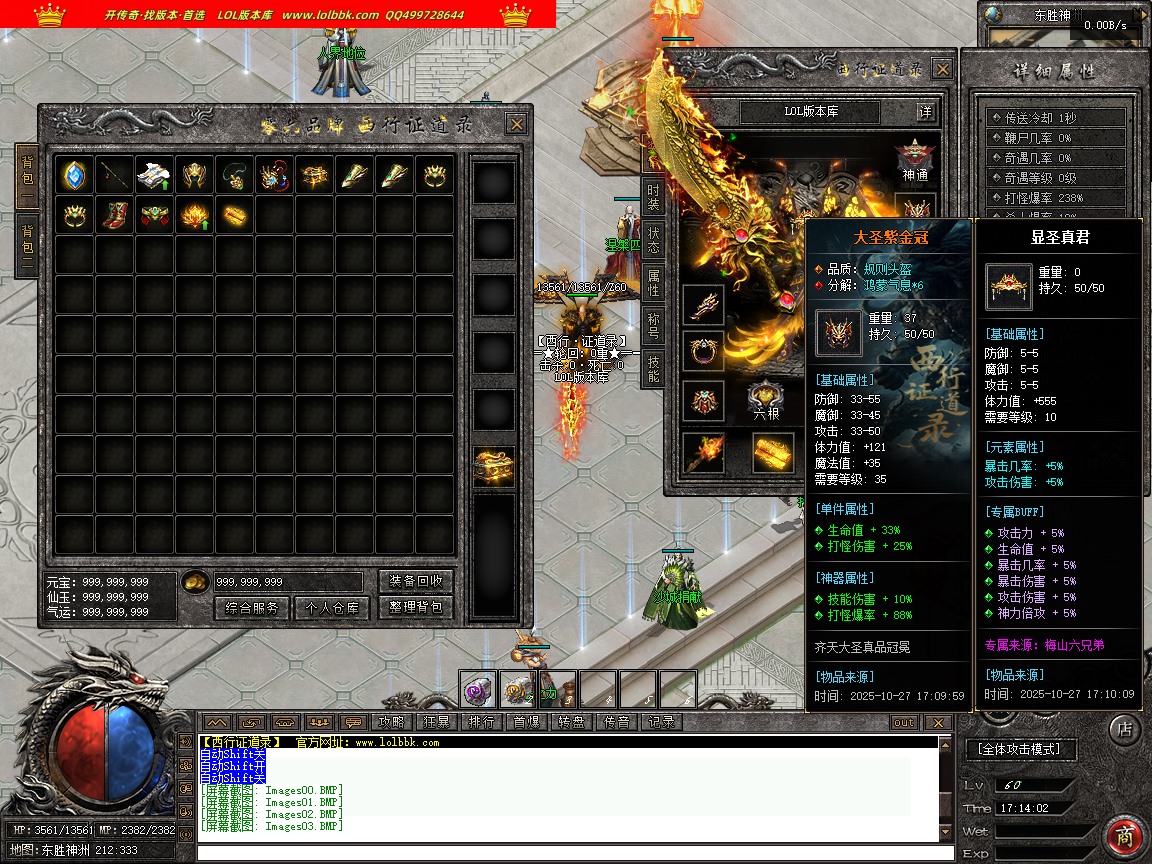Sort the bag with 整理背包
1152x864 pixels.
coord(416,608)
